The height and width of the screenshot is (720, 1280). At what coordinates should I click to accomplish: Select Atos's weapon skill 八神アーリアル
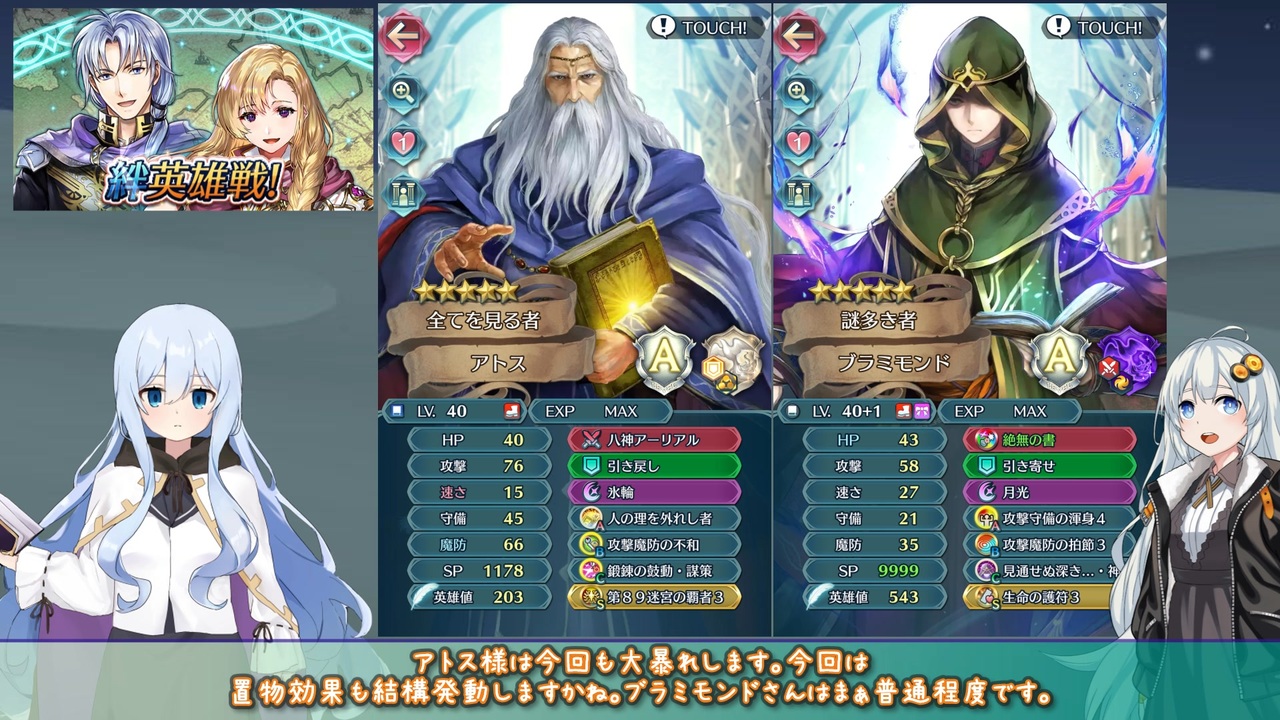click(x=655, y=440)
